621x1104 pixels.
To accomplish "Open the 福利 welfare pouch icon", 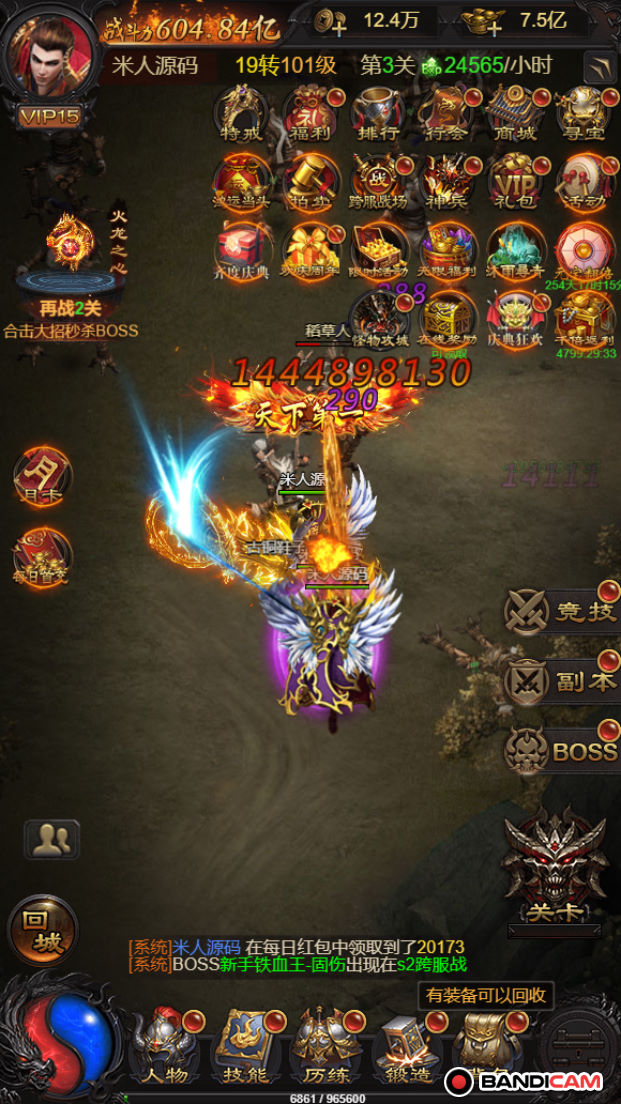I will click(310, 113).
